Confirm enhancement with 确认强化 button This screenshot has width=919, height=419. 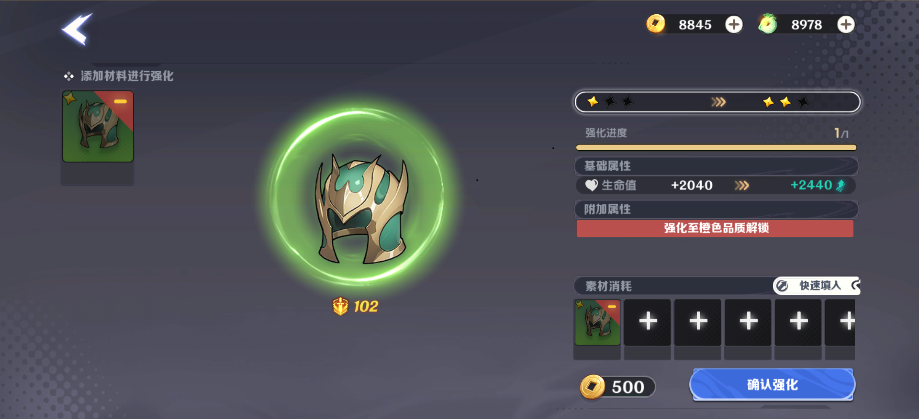click(x=772, y=385)
